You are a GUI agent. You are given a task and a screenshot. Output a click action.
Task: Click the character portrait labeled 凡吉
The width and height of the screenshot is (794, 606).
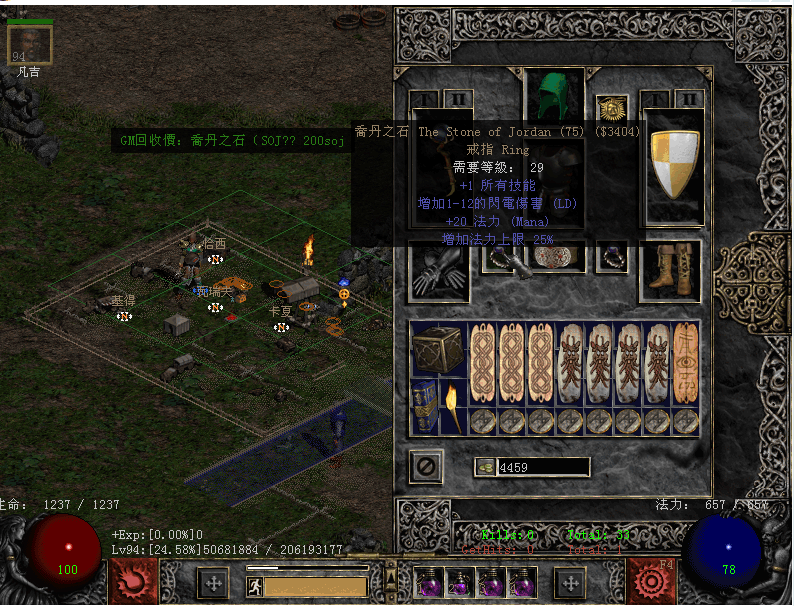point(29,45)
